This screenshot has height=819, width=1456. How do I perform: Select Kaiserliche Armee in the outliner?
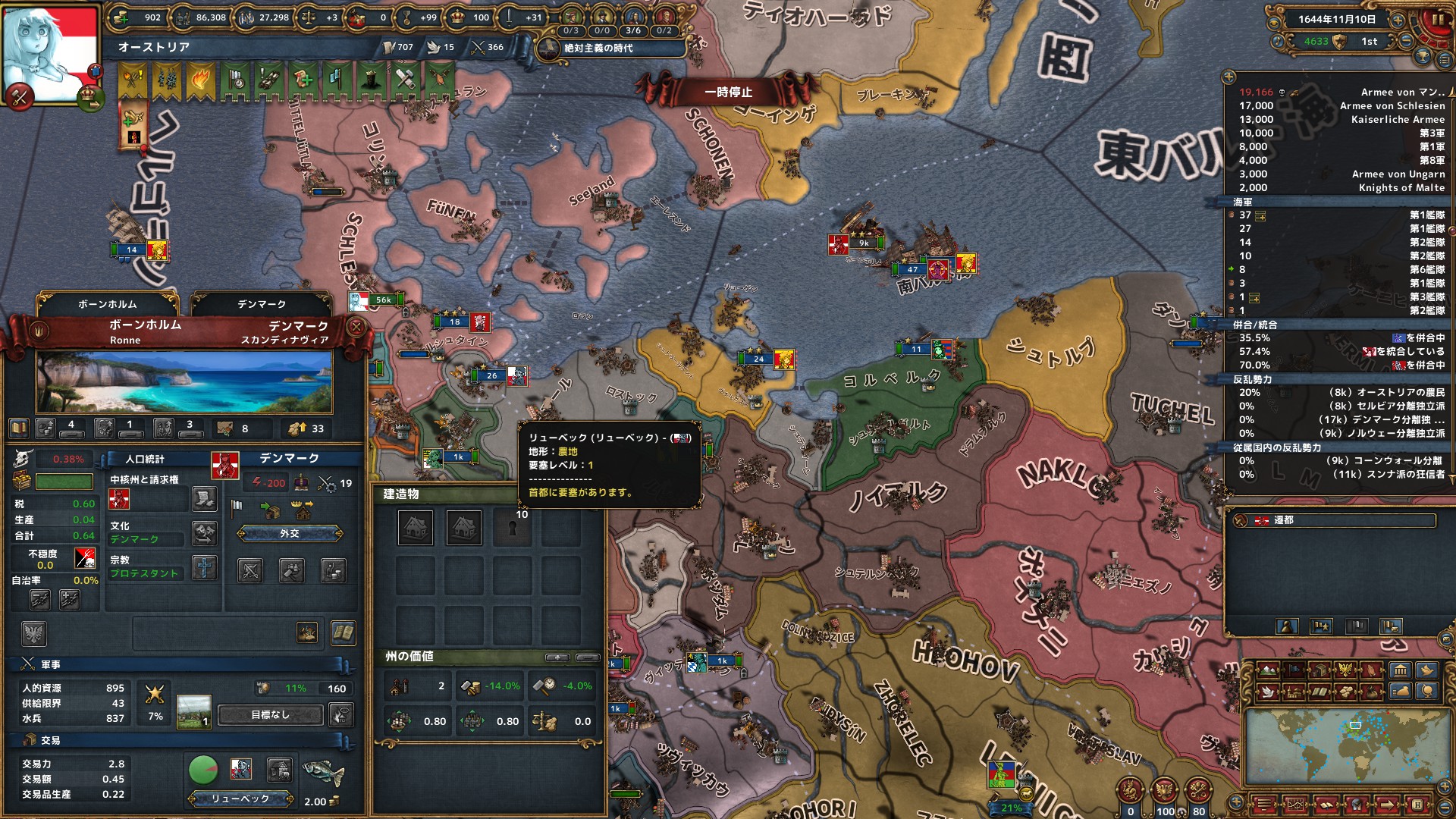1397,120
